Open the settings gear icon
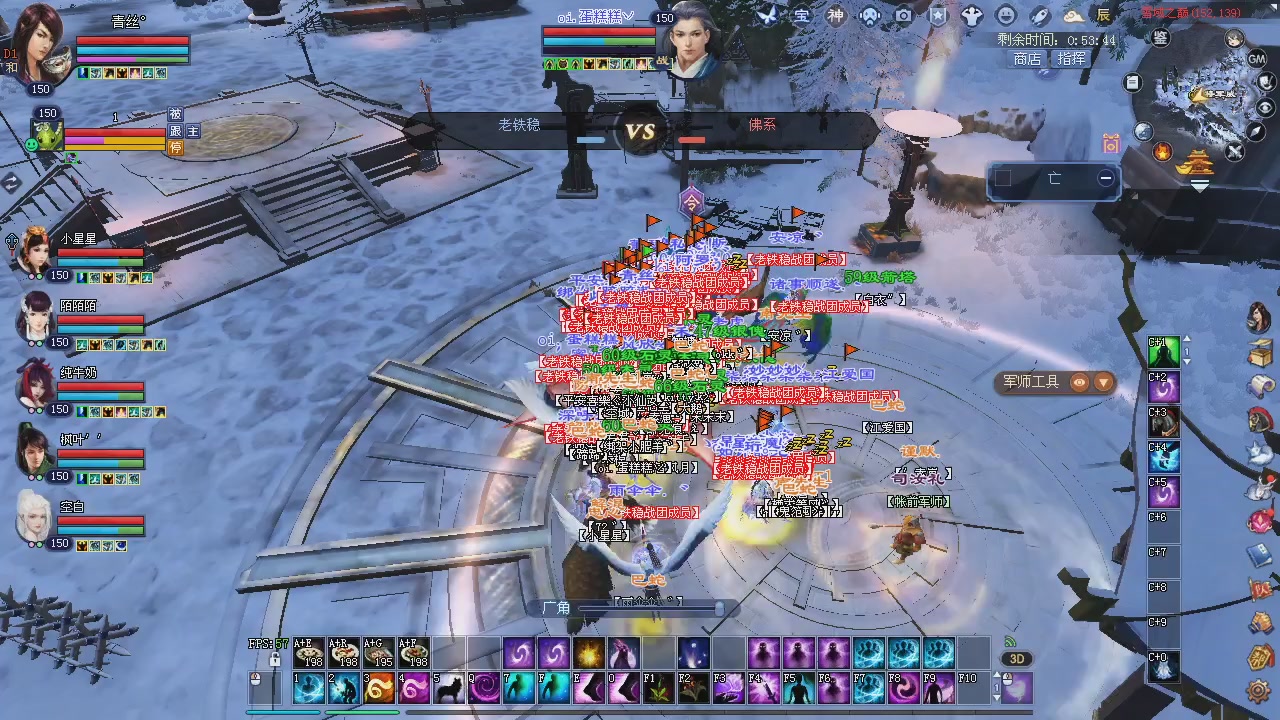This screenshot has height=720, width=1280. pyautogui.click(x=1259, y=690)
